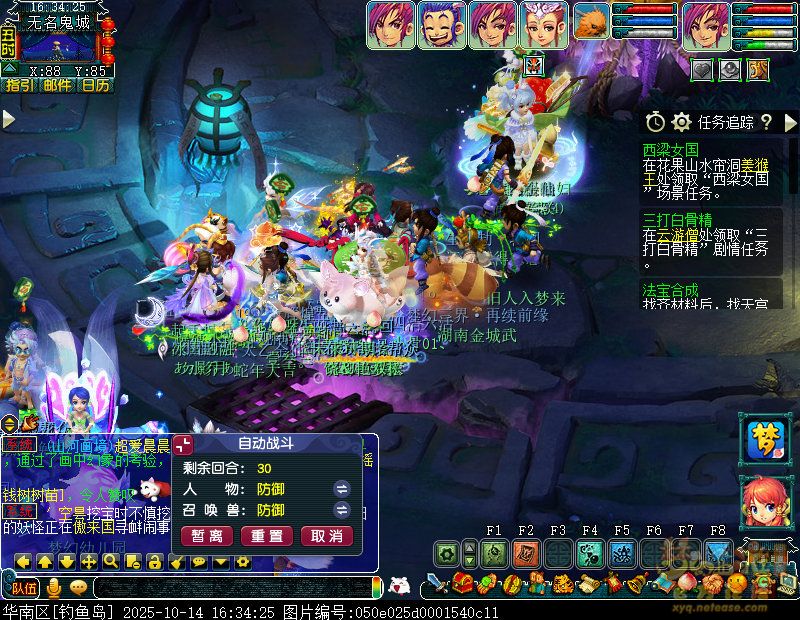Screen dimensions: 800x620
Task: Open the quest tracker settings gear
Action: tap(682, 122)
